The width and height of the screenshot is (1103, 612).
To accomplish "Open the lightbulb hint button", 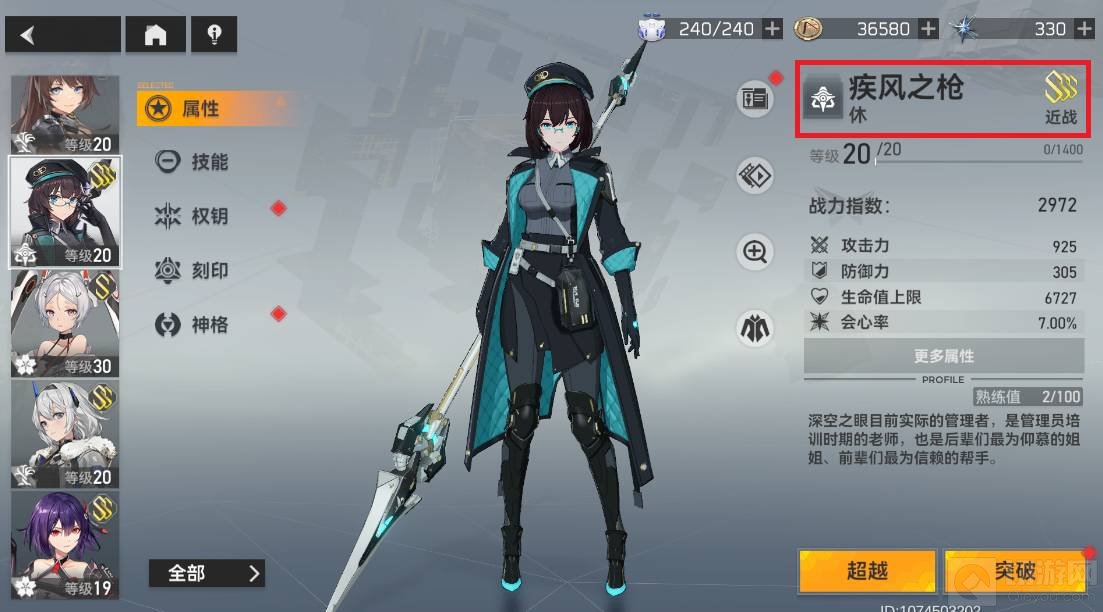I will [214, 36].
